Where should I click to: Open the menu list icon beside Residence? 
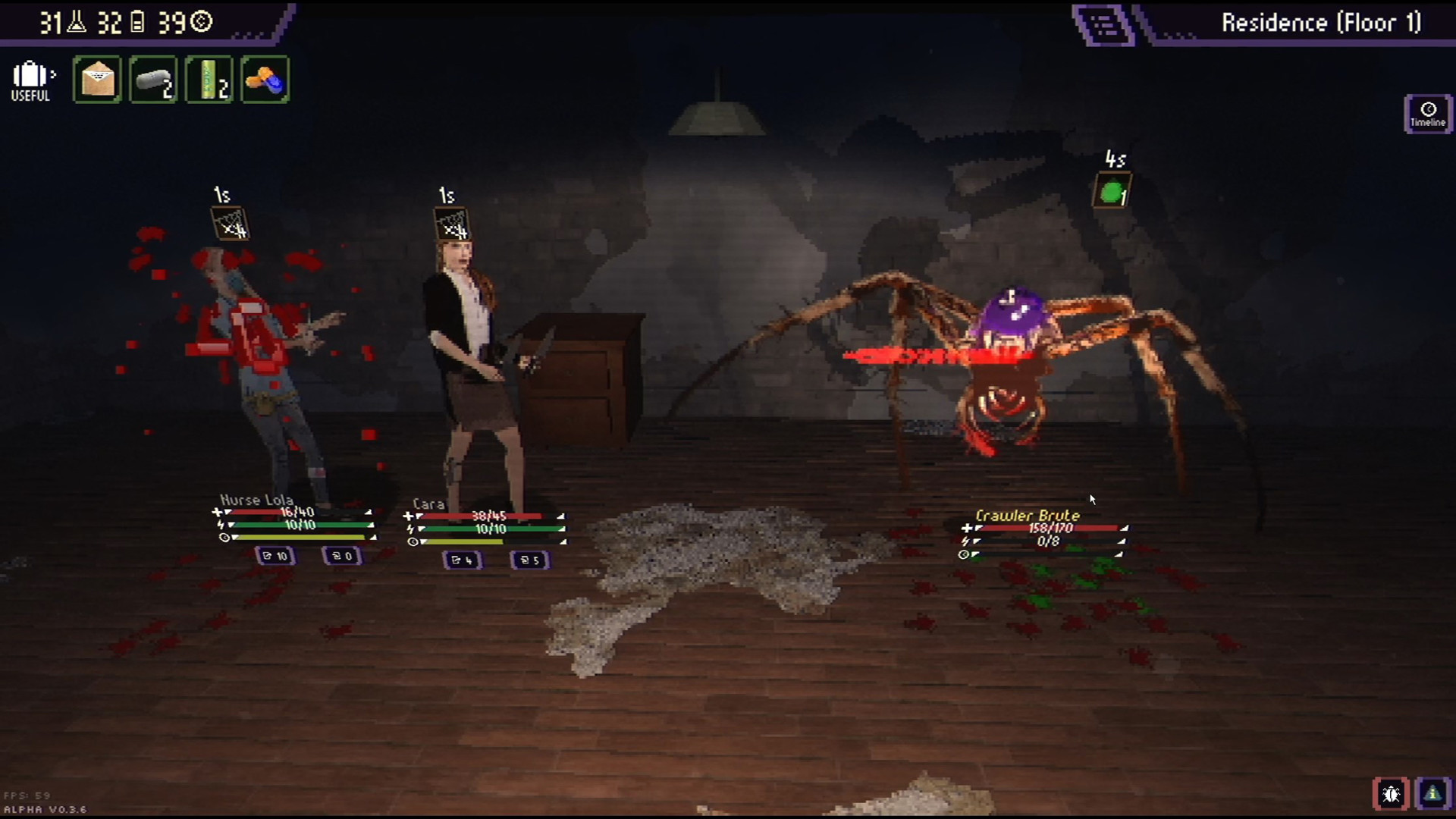[1103, 25]
